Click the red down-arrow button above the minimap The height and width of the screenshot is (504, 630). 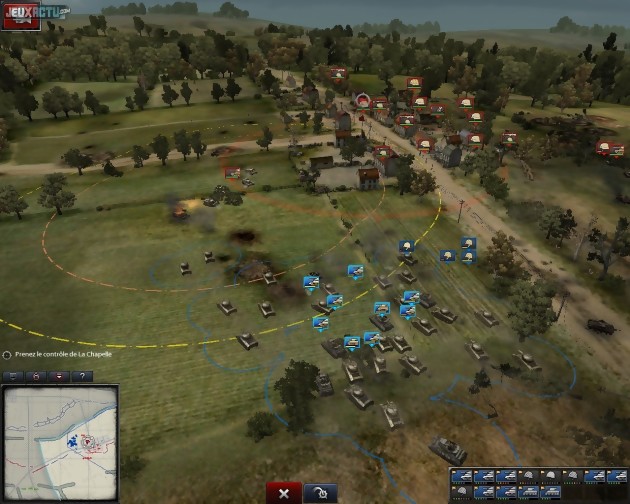[58, 376]
